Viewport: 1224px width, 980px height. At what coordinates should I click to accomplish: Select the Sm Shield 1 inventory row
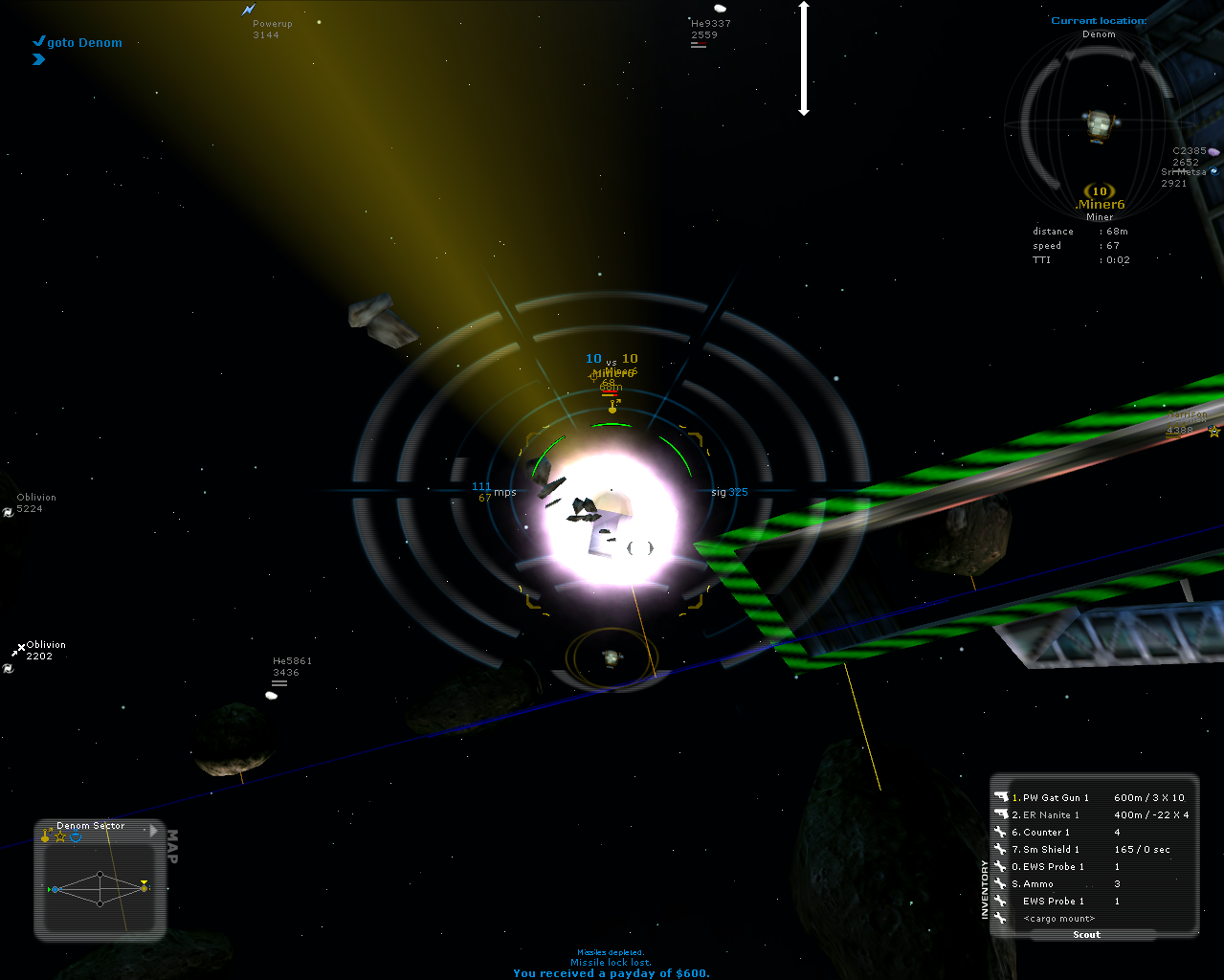pos(1051,849)
